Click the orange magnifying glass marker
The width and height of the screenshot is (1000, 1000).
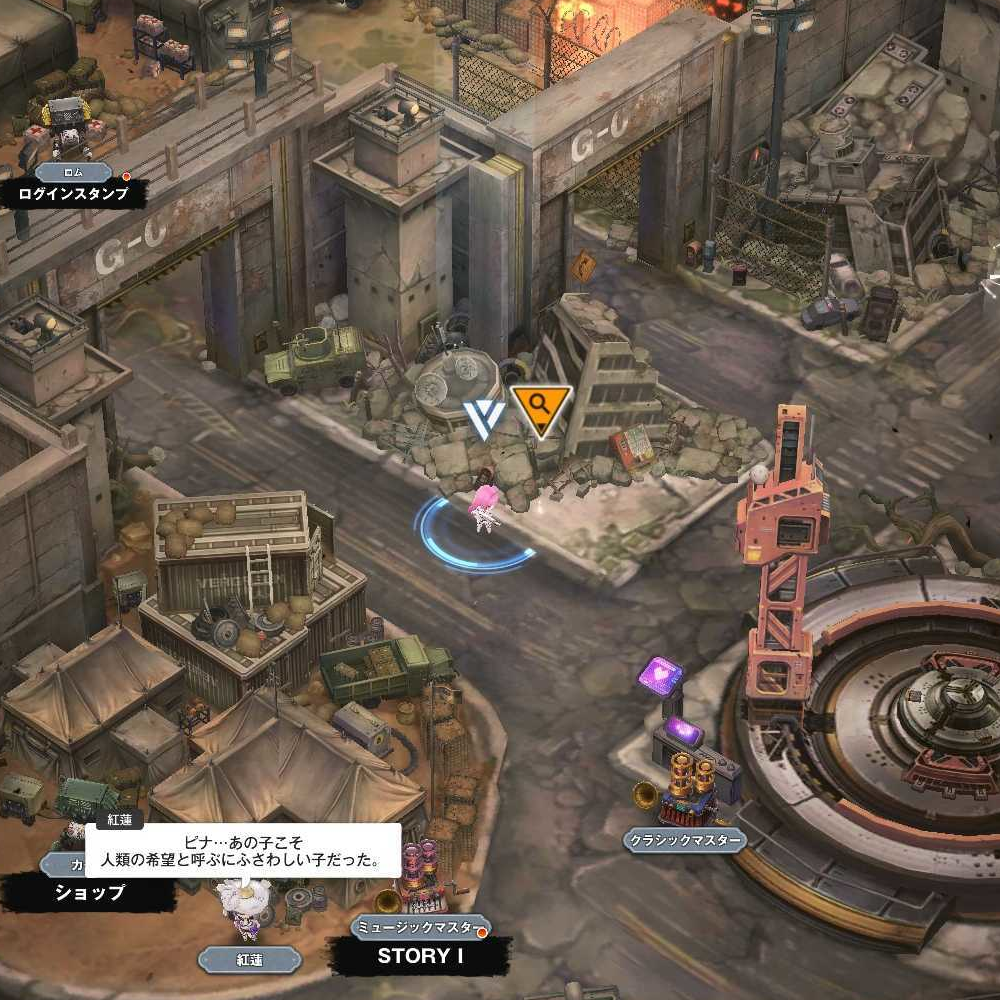(x=541, y=408)
